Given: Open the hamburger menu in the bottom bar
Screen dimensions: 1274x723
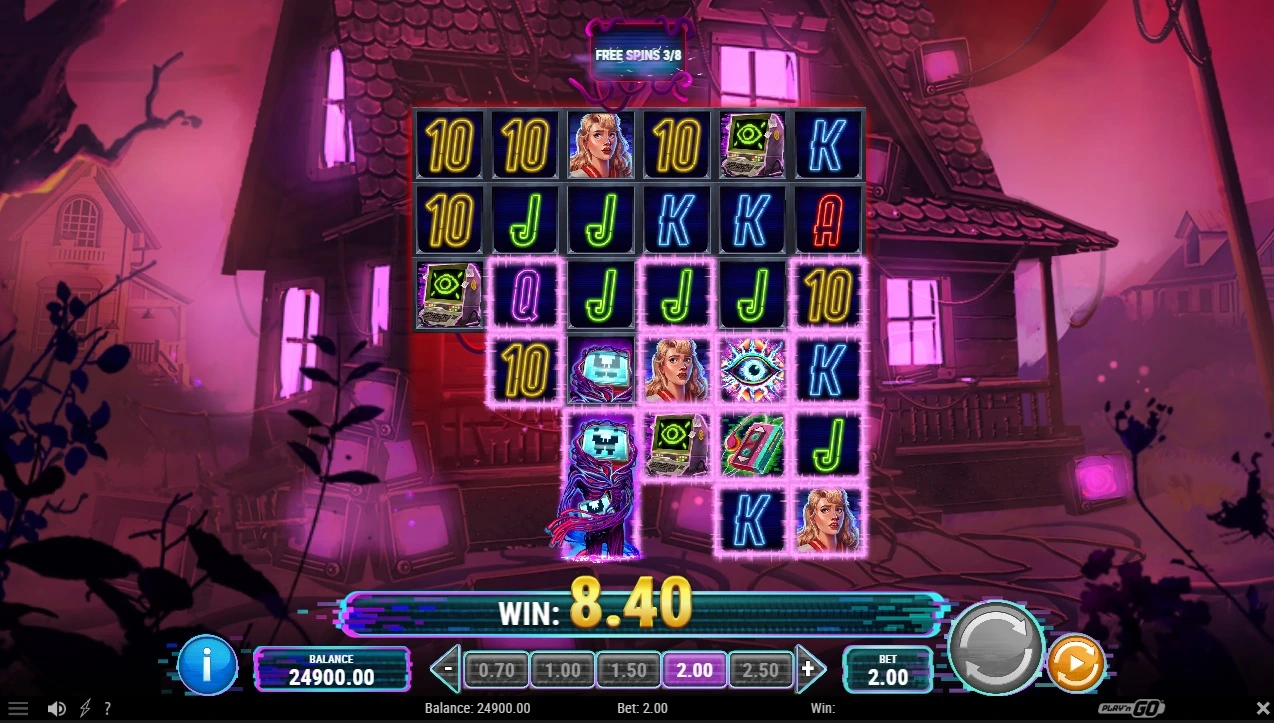Looking at the screenshot, I should point(18,709).
